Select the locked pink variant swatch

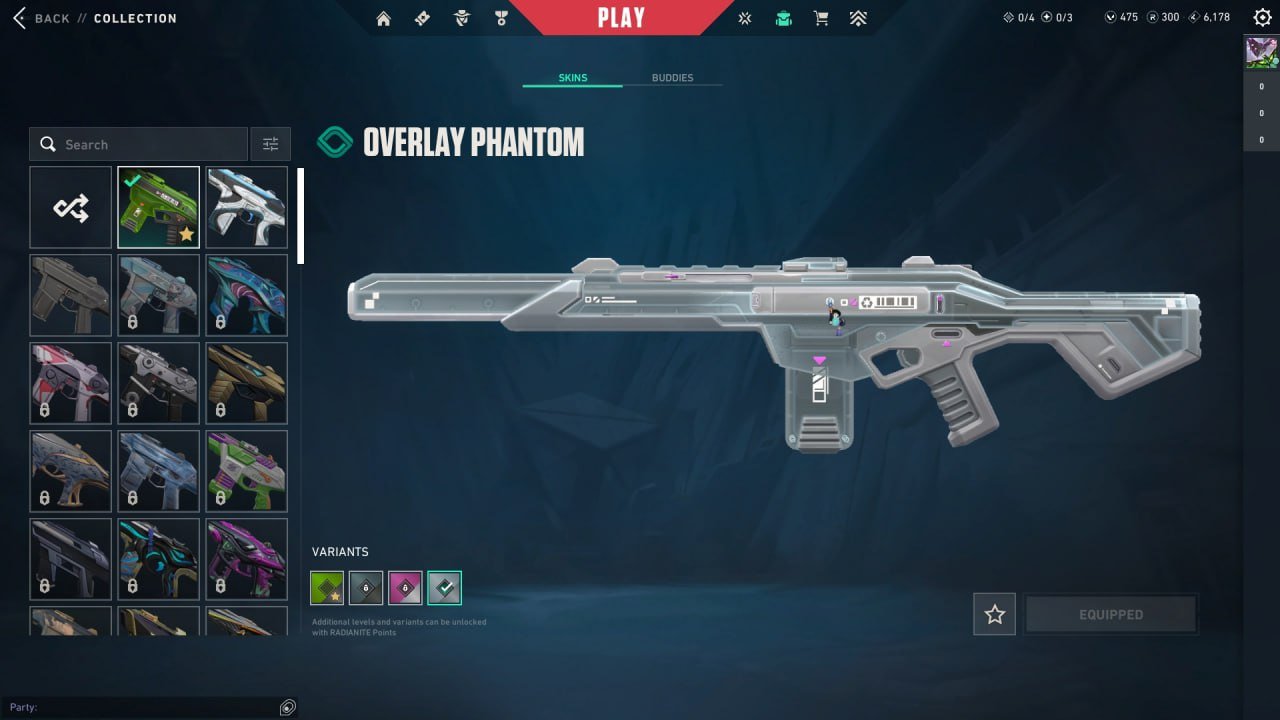404,588
